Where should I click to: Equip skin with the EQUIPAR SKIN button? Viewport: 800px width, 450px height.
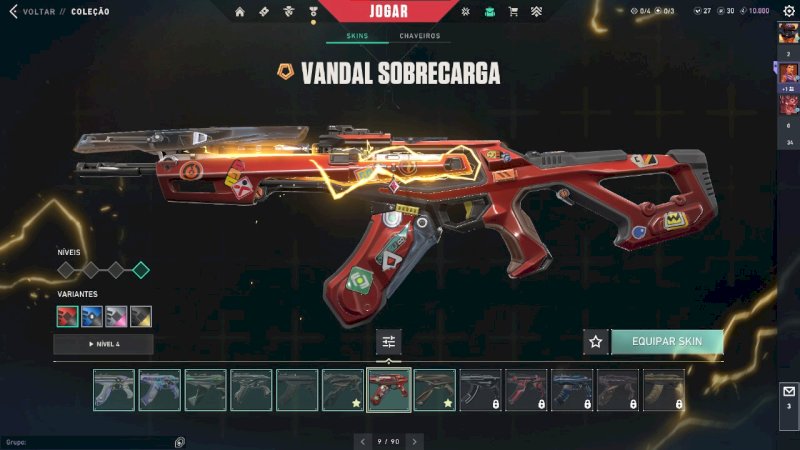(666, 341)
